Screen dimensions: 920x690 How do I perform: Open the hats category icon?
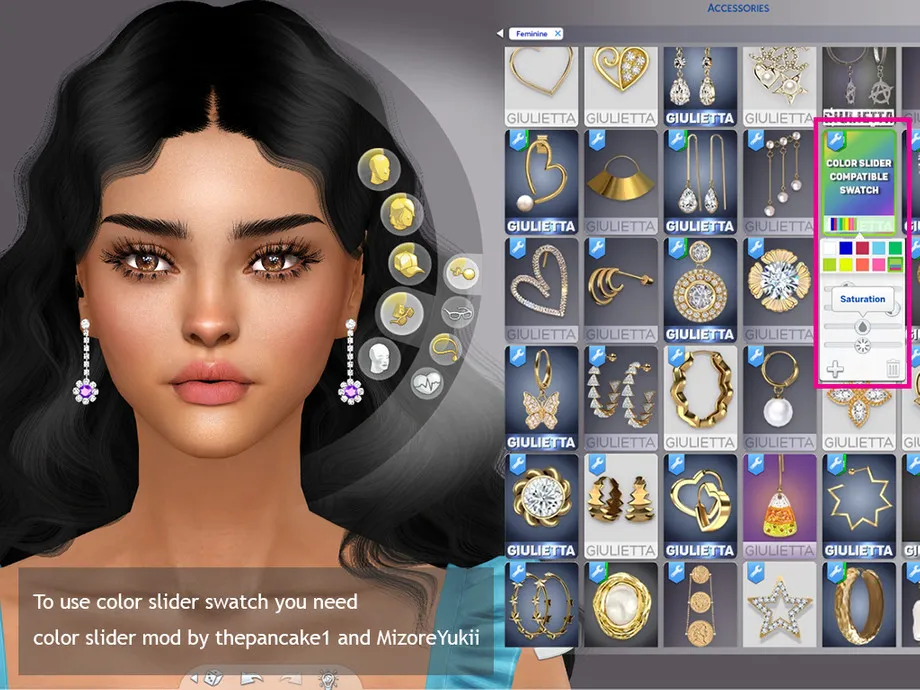click(x=409, y=259)
